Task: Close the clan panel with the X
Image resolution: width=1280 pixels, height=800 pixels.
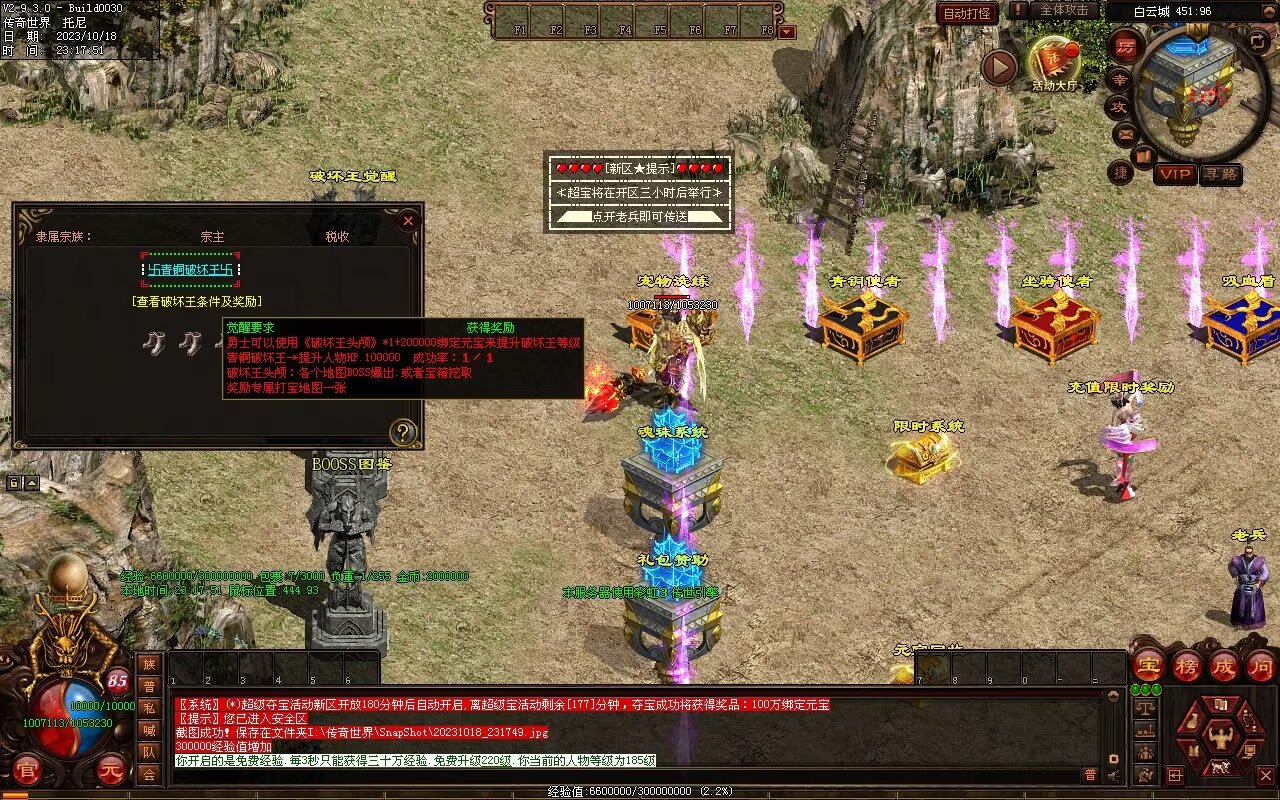Action: pyautogui.click(x=408, y=221)
